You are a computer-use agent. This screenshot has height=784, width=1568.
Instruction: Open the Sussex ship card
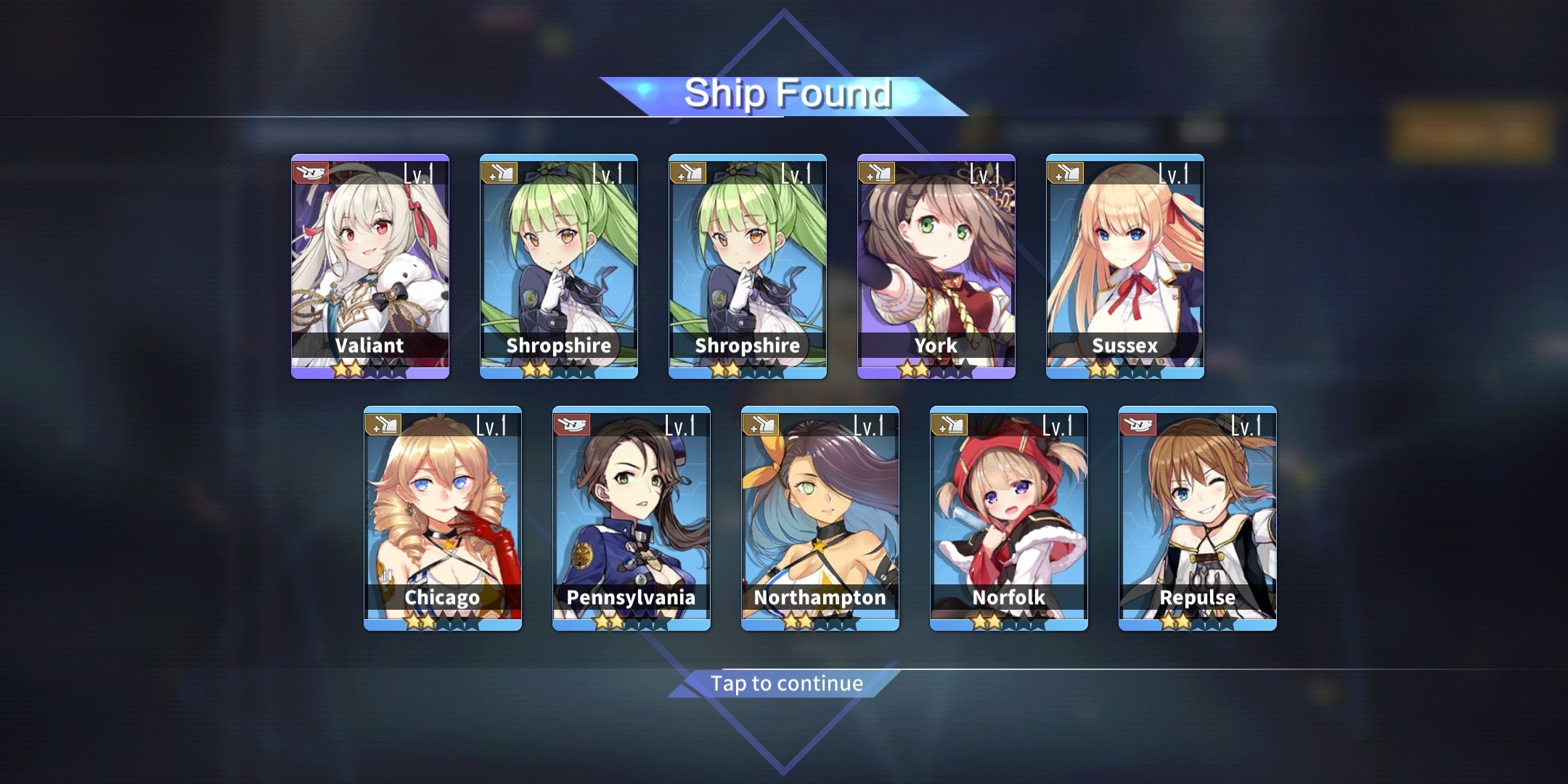click(1125, 266)
